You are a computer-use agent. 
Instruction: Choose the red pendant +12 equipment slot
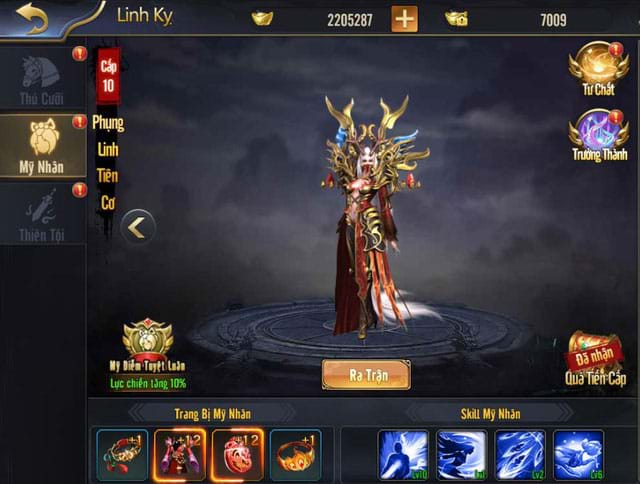(238, 455)
